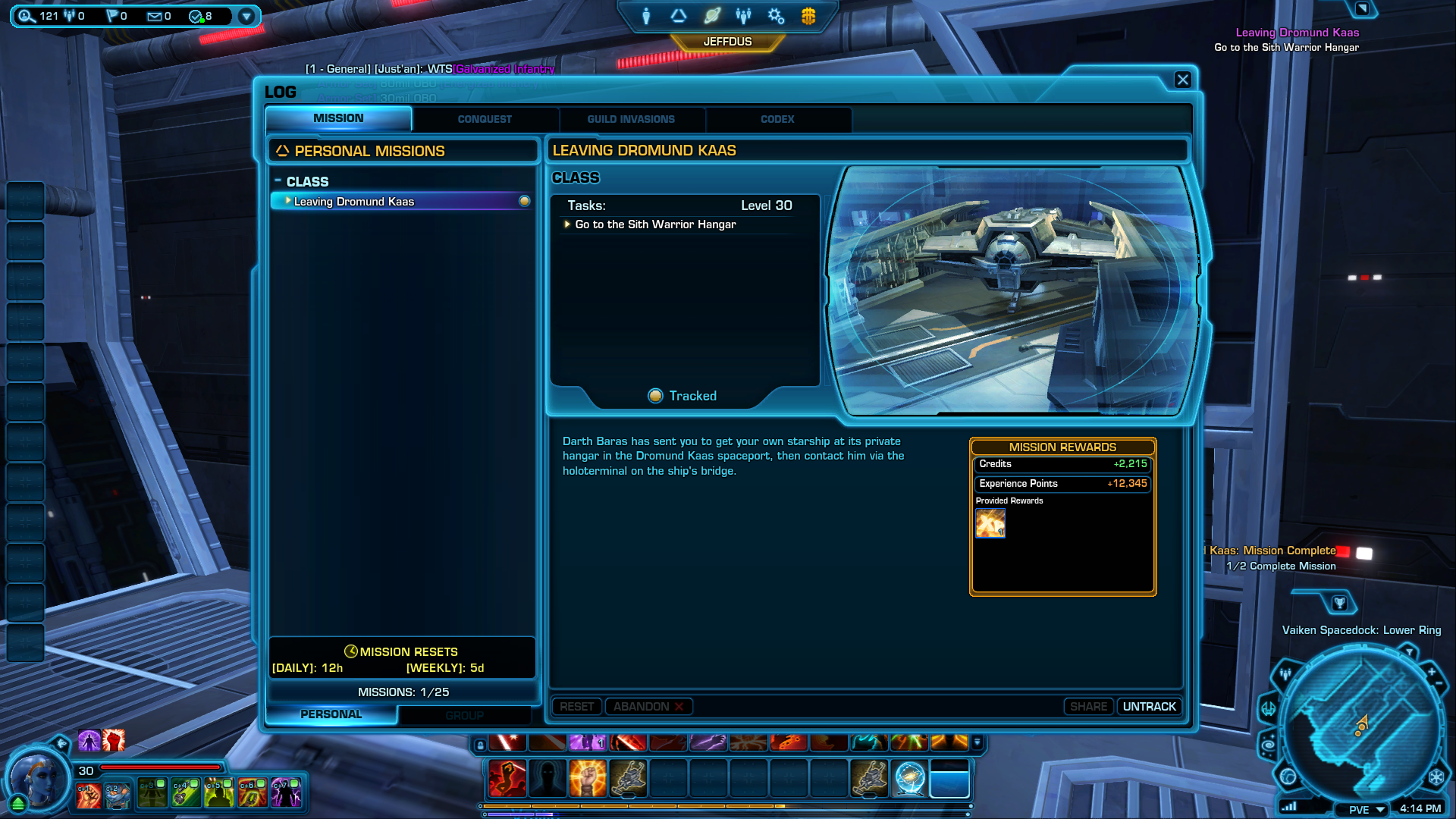Switch to the Conquest tab

click(x=485, y=119)
